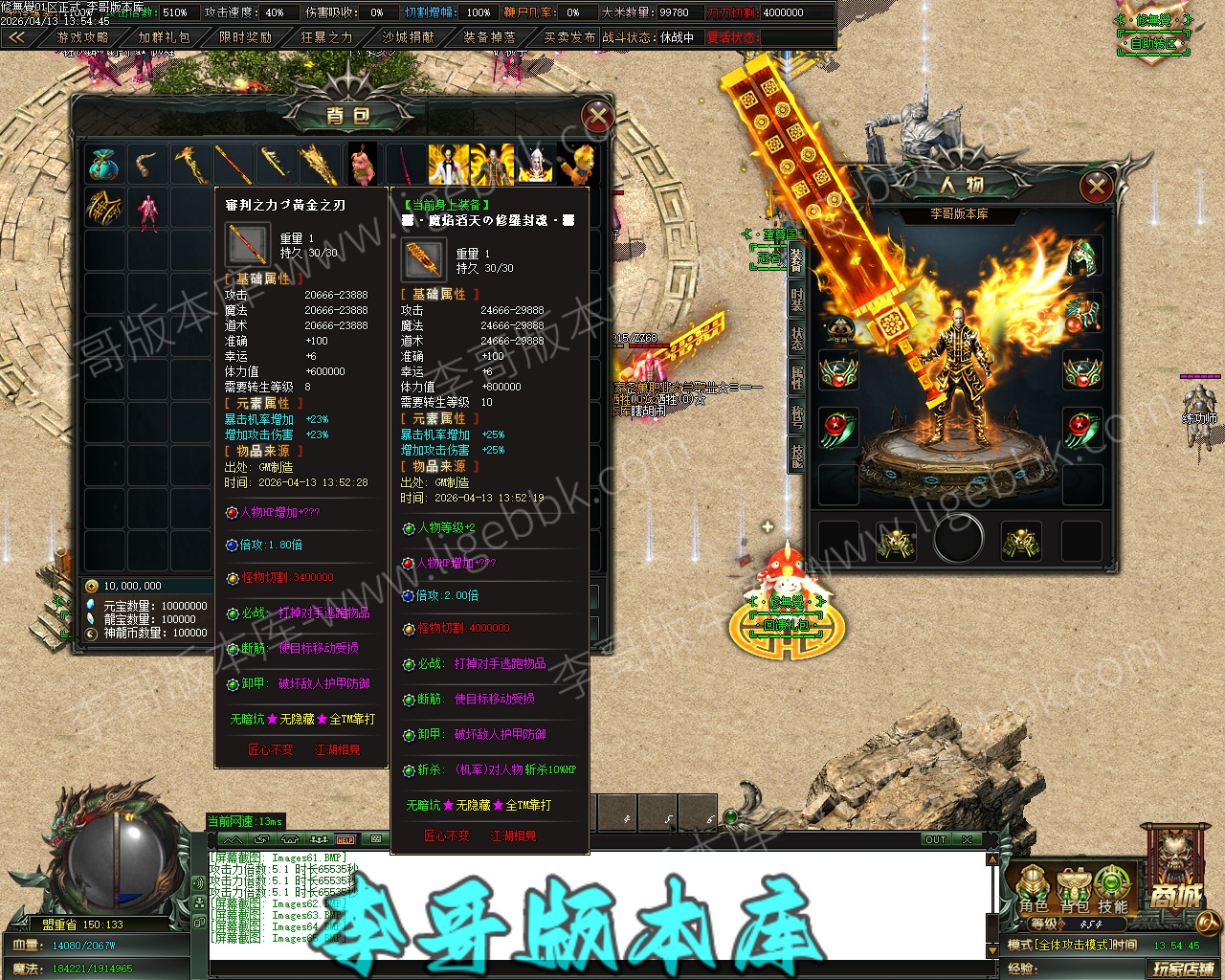The height and width of the screenshot is (980, 1225).
Task: Click the 自助特区 self-service zone button
Action: (1153, 43)
